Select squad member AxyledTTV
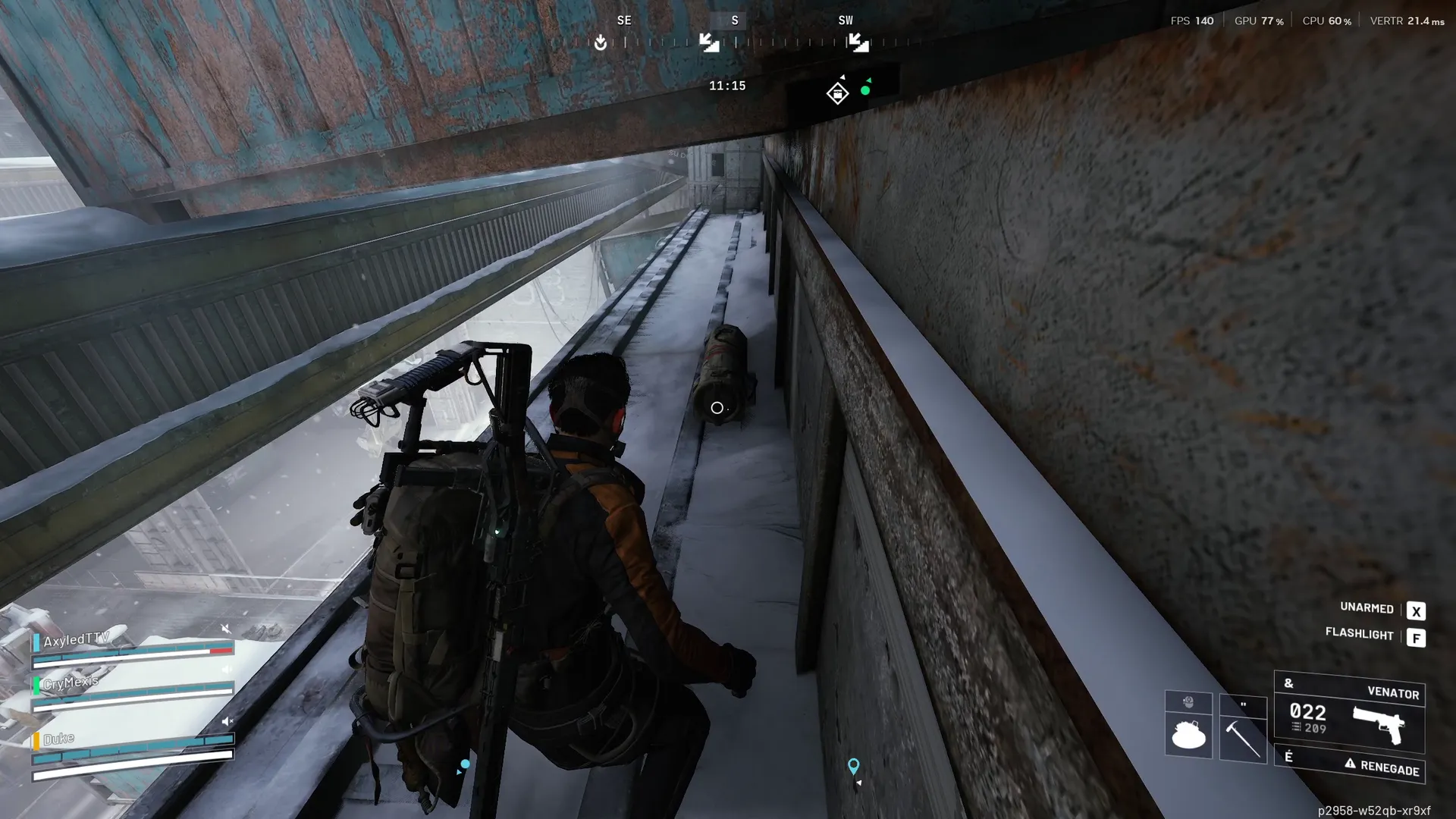This screenshot has height=819, width=1456. (77, 640)
